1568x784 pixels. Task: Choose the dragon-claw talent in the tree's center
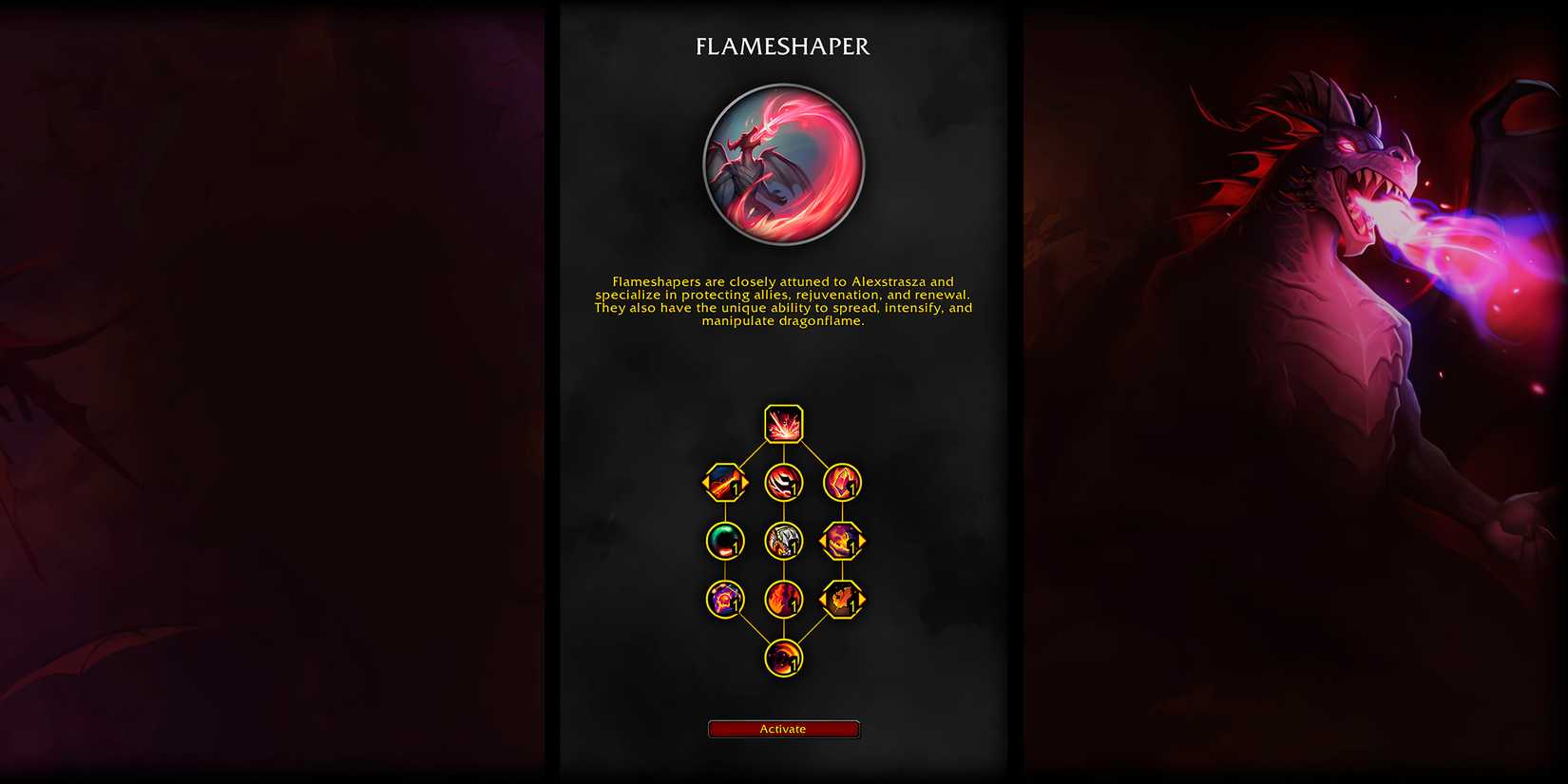[783, 542]
